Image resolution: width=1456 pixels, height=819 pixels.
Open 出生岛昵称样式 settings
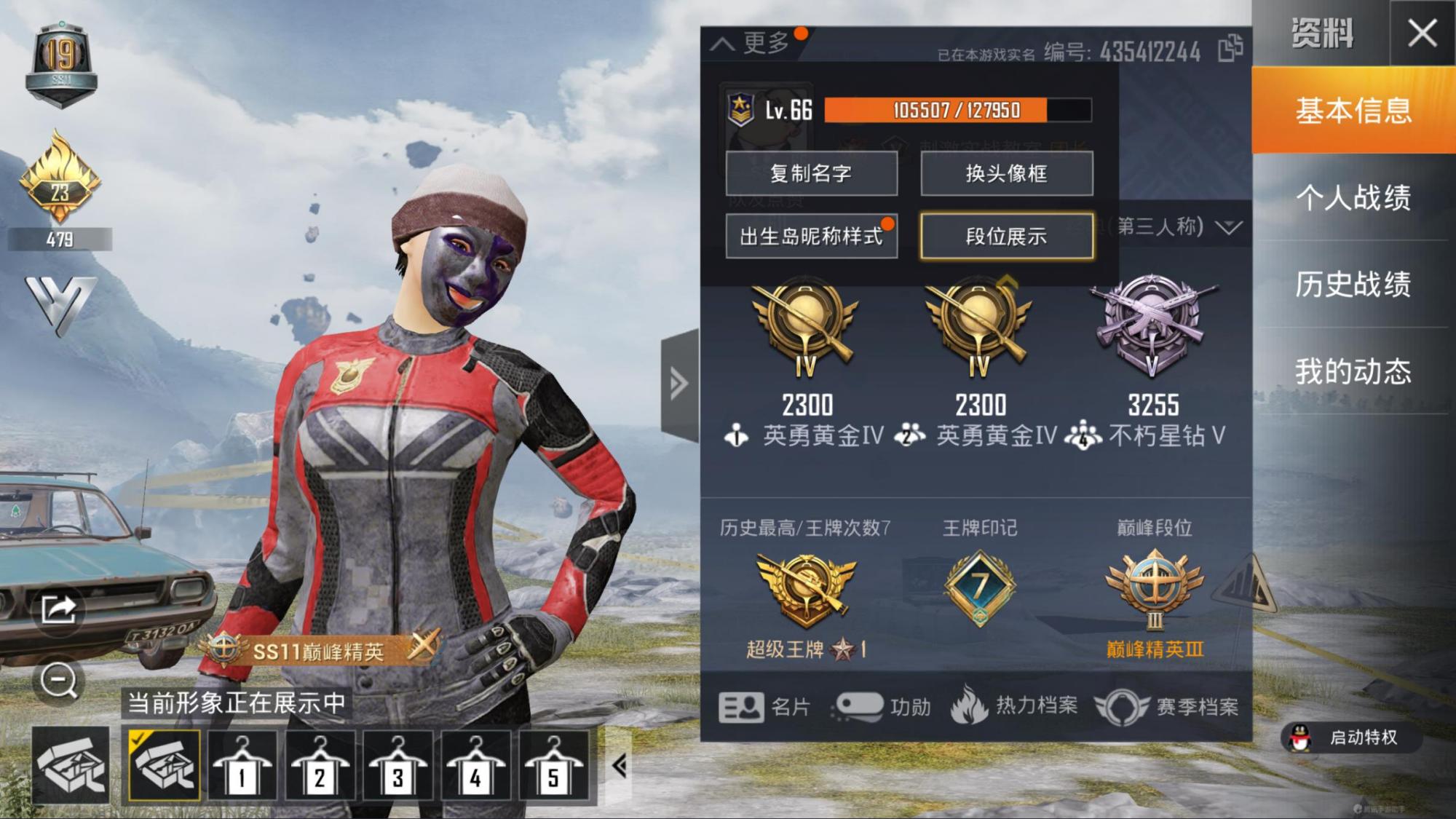813,237
